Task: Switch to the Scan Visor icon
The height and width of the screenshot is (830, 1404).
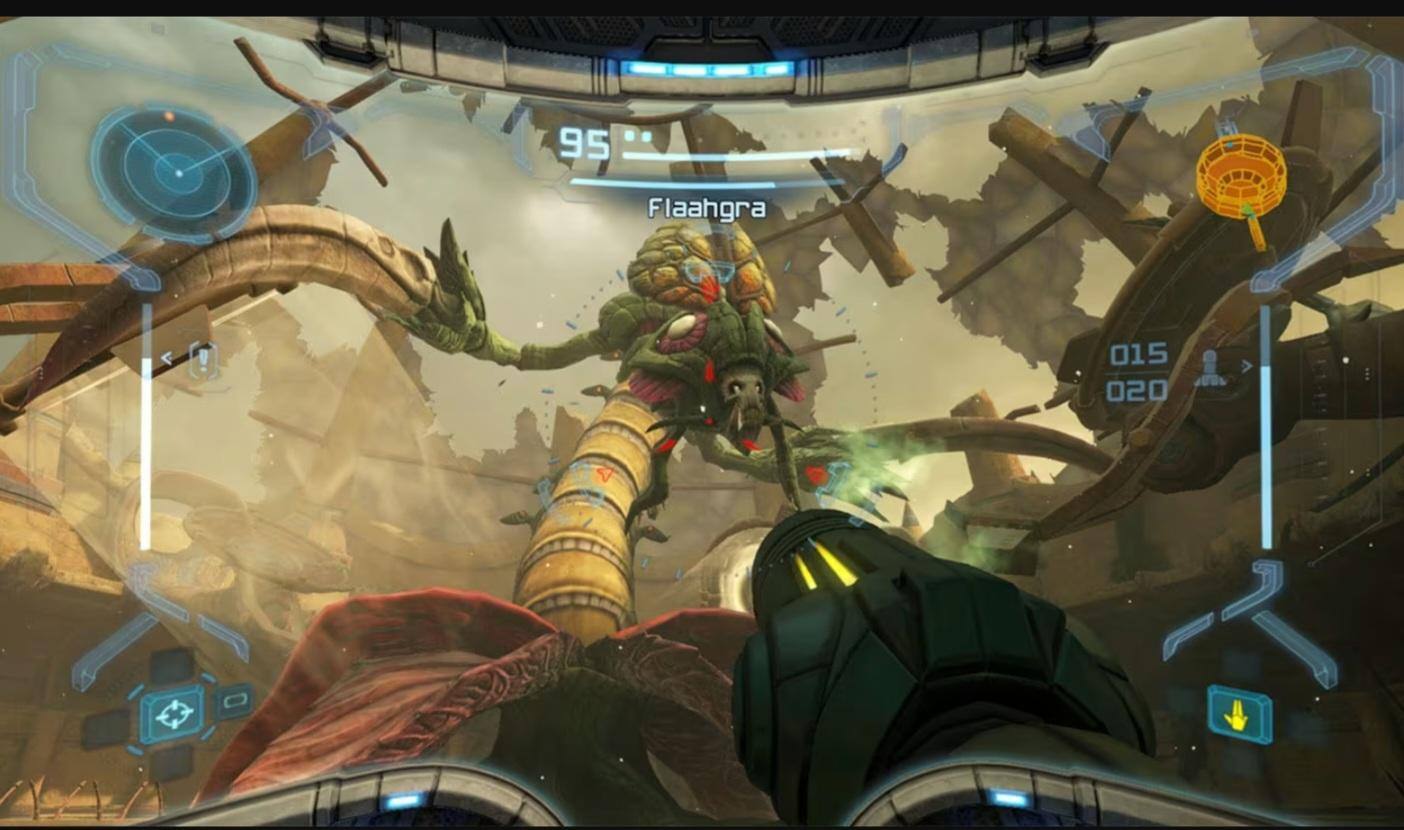Action: tap(233, 701)
